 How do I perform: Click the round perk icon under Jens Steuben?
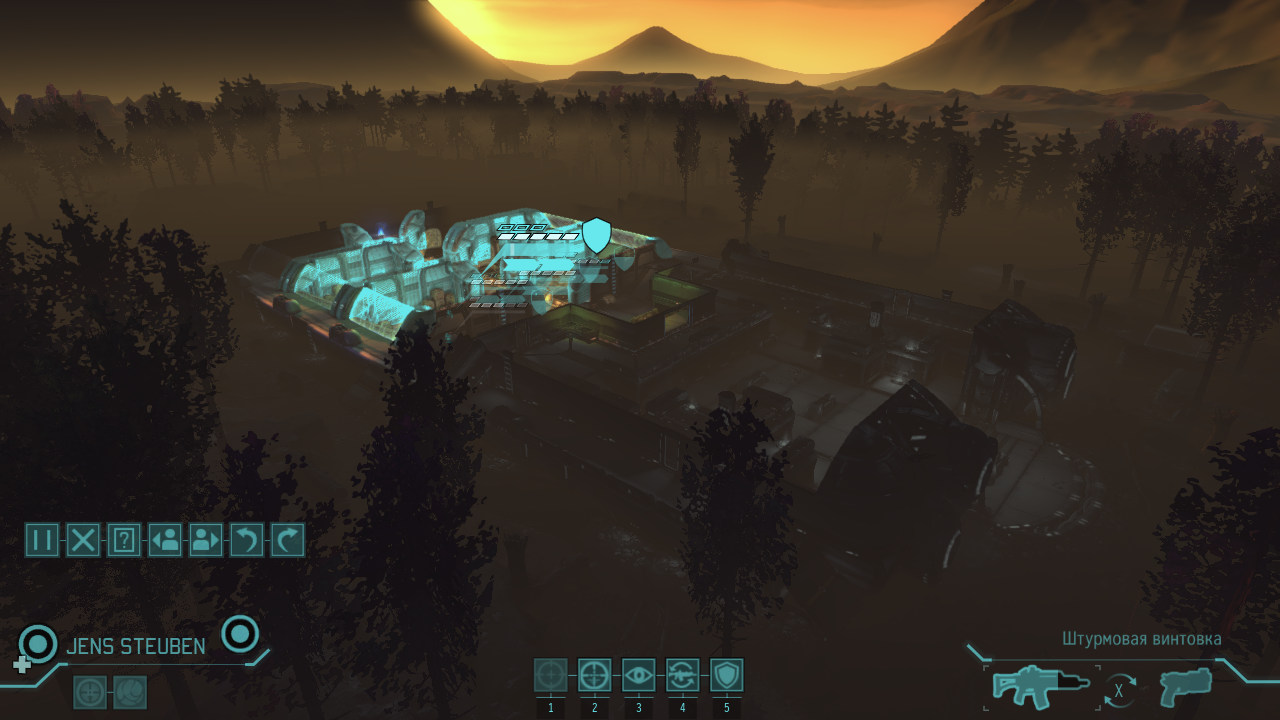130,692
